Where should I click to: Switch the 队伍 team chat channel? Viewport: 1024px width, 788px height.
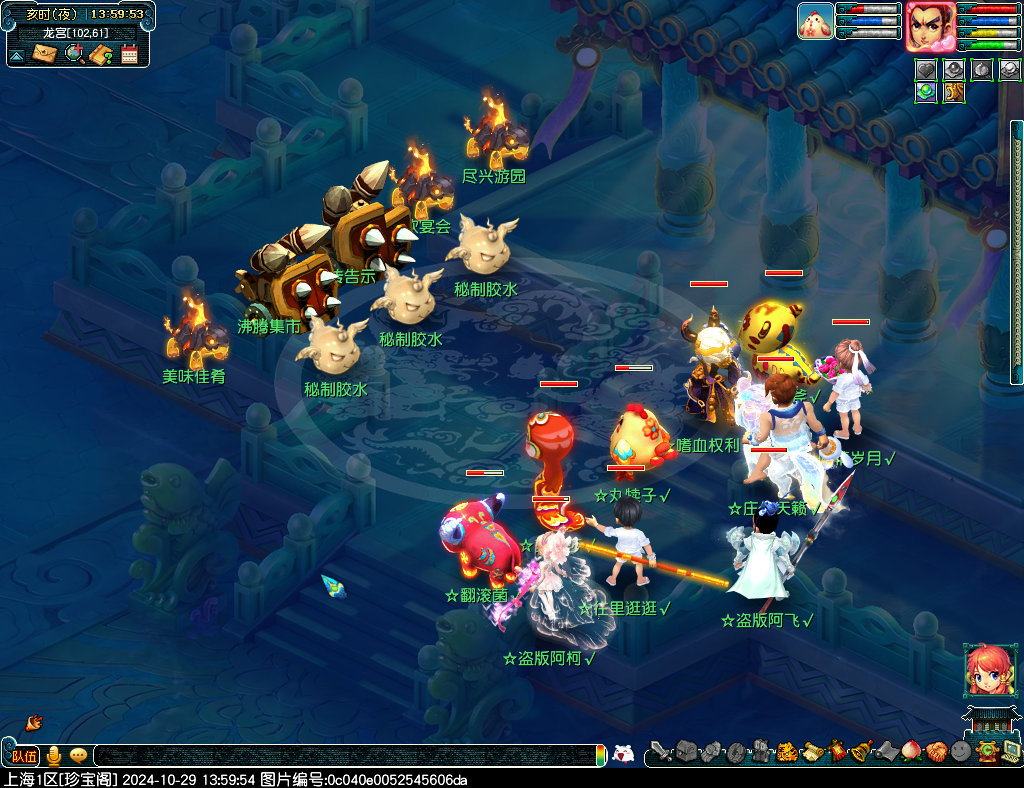(24, 756)
